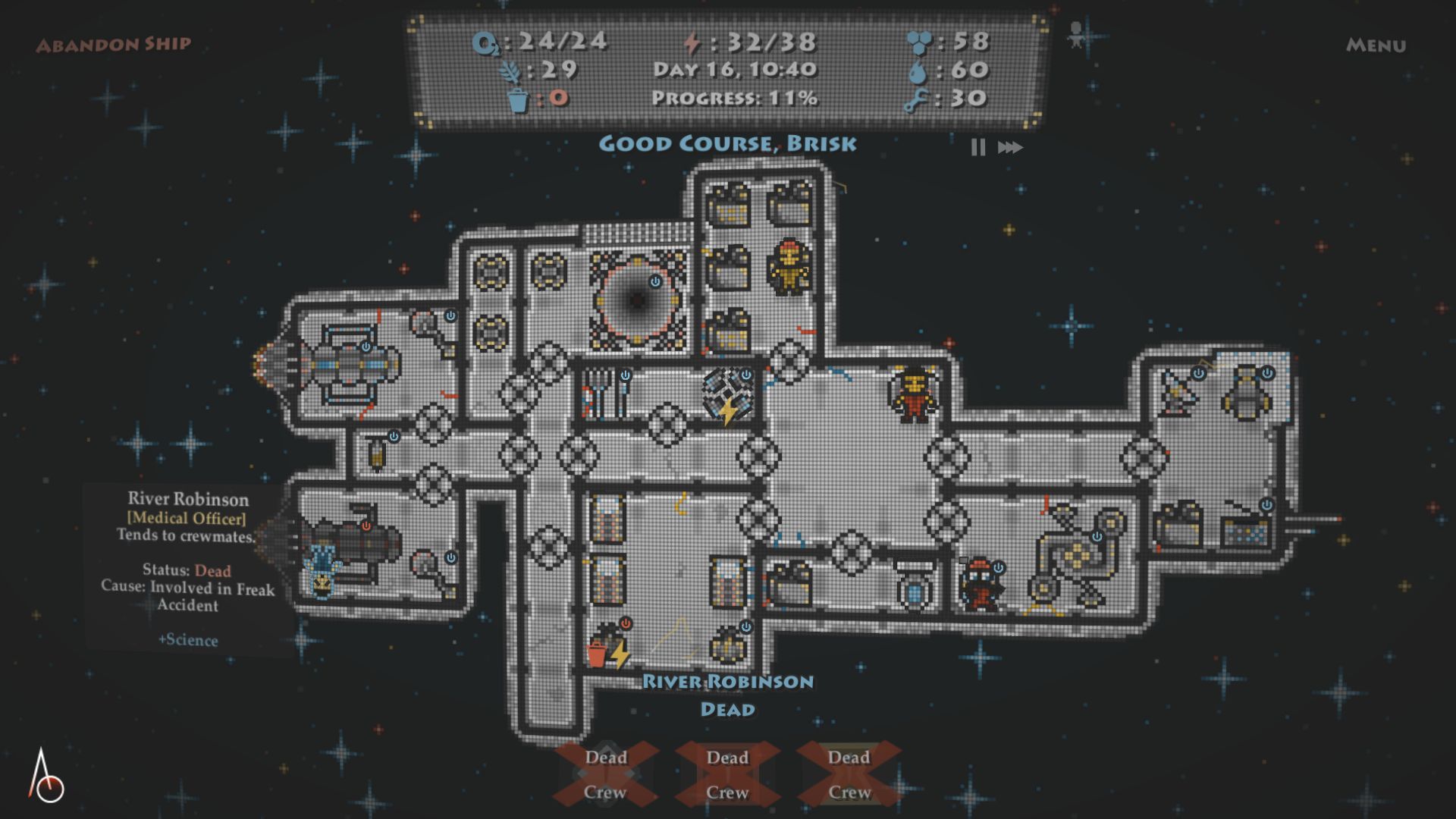Activate the fast-forward speed control
This screenshot has width=1456, height=819.
[1010, 147]
